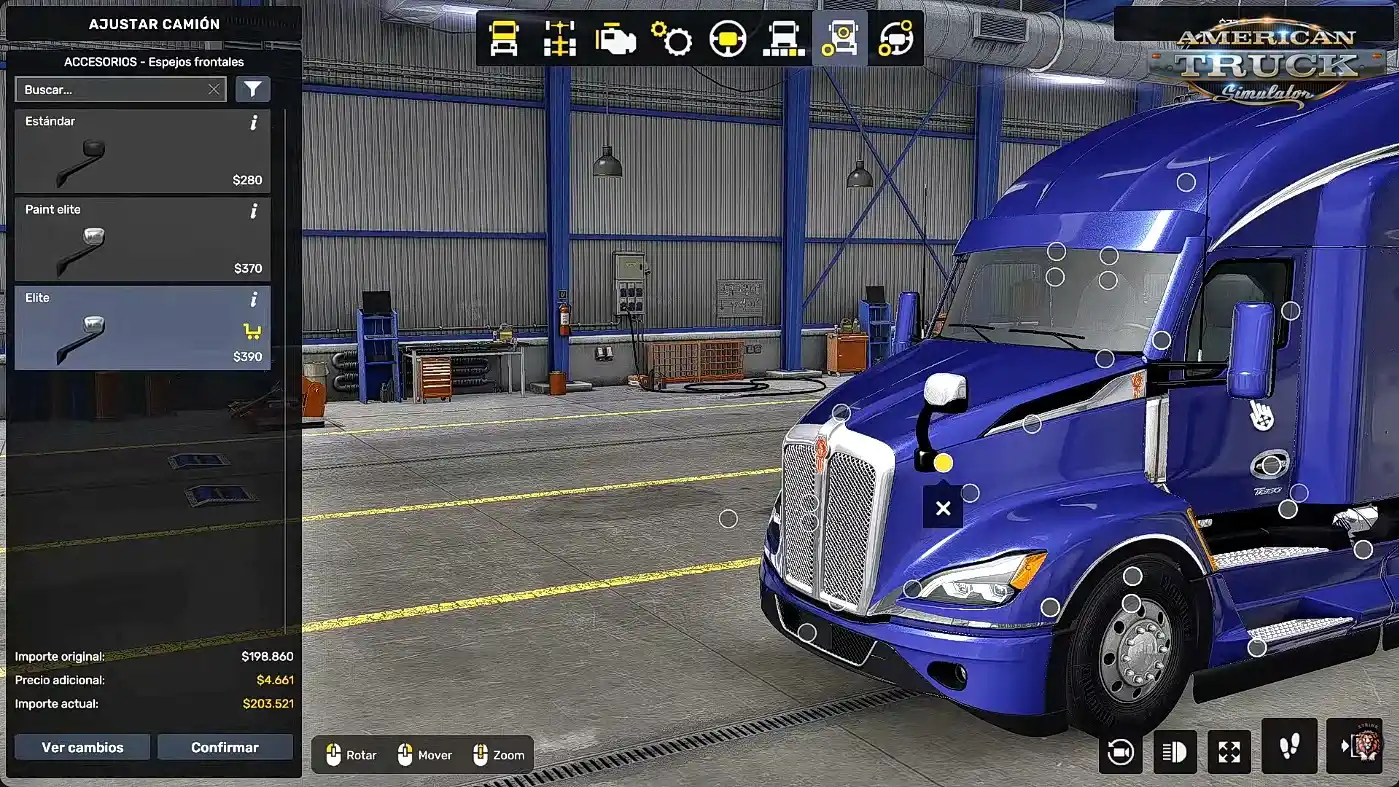
Task: Enter walk mode with footprints icon
Action: click(1289, 746)
